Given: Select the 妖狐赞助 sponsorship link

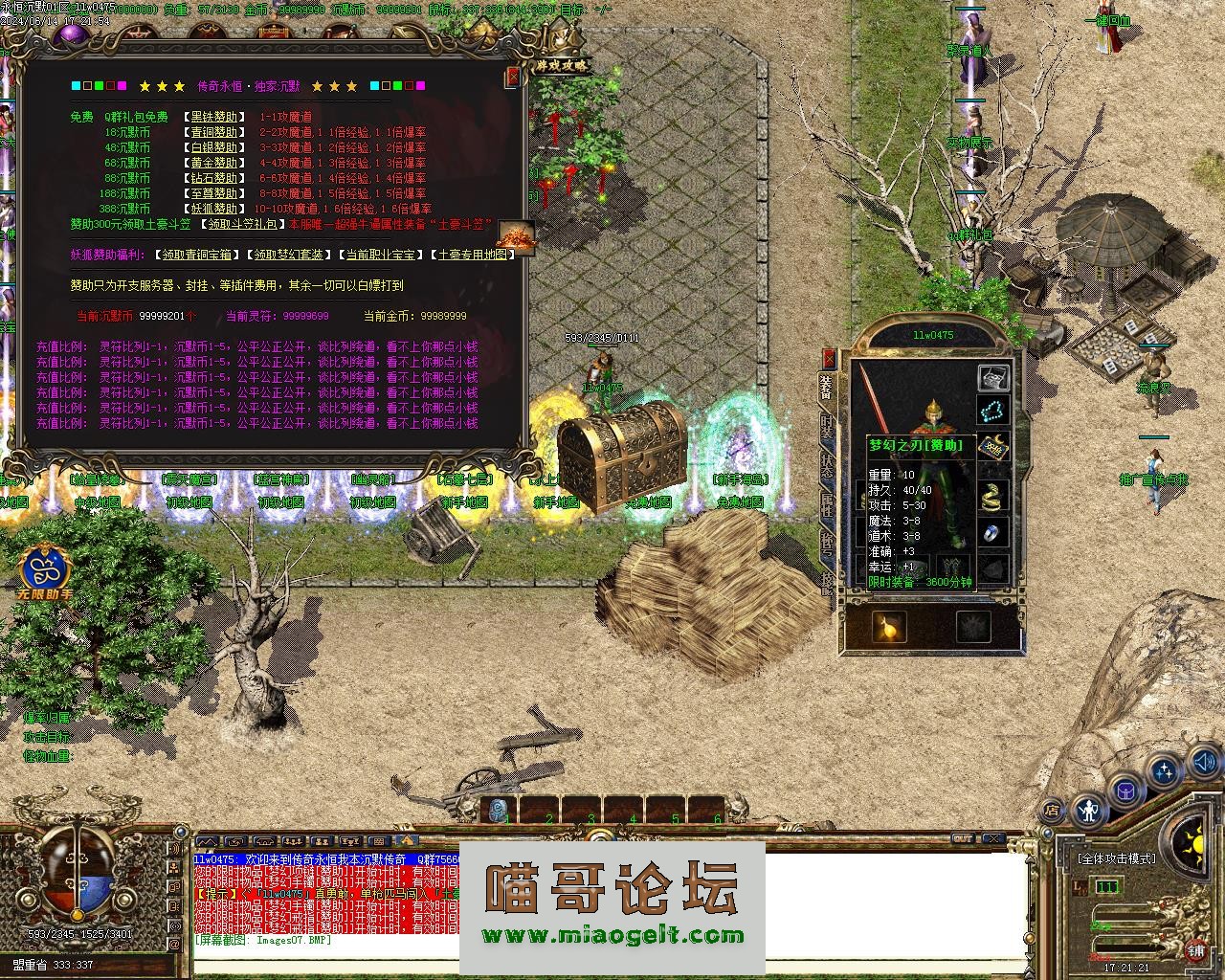Looking at the screenshot, I should [213, 209].
